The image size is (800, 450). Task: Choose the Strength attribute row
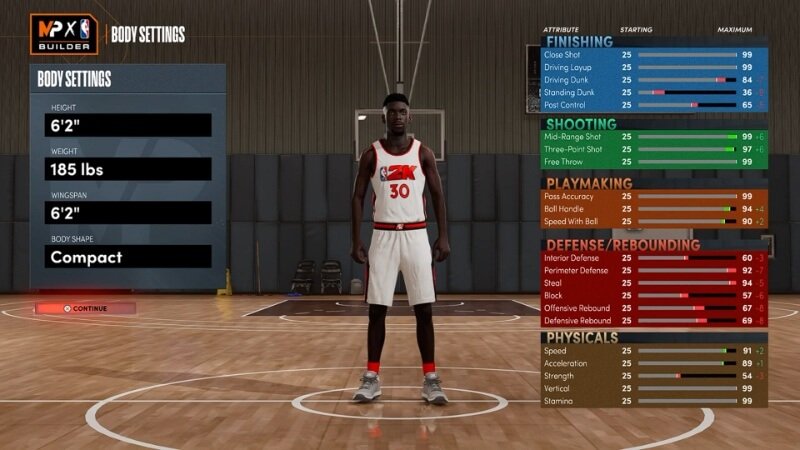pos(654,376)
